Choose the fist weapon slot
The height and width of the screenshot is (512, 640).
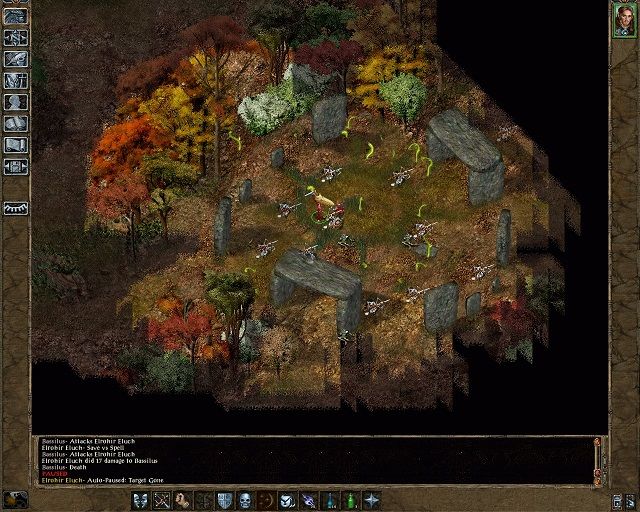[x=182, y=500]
